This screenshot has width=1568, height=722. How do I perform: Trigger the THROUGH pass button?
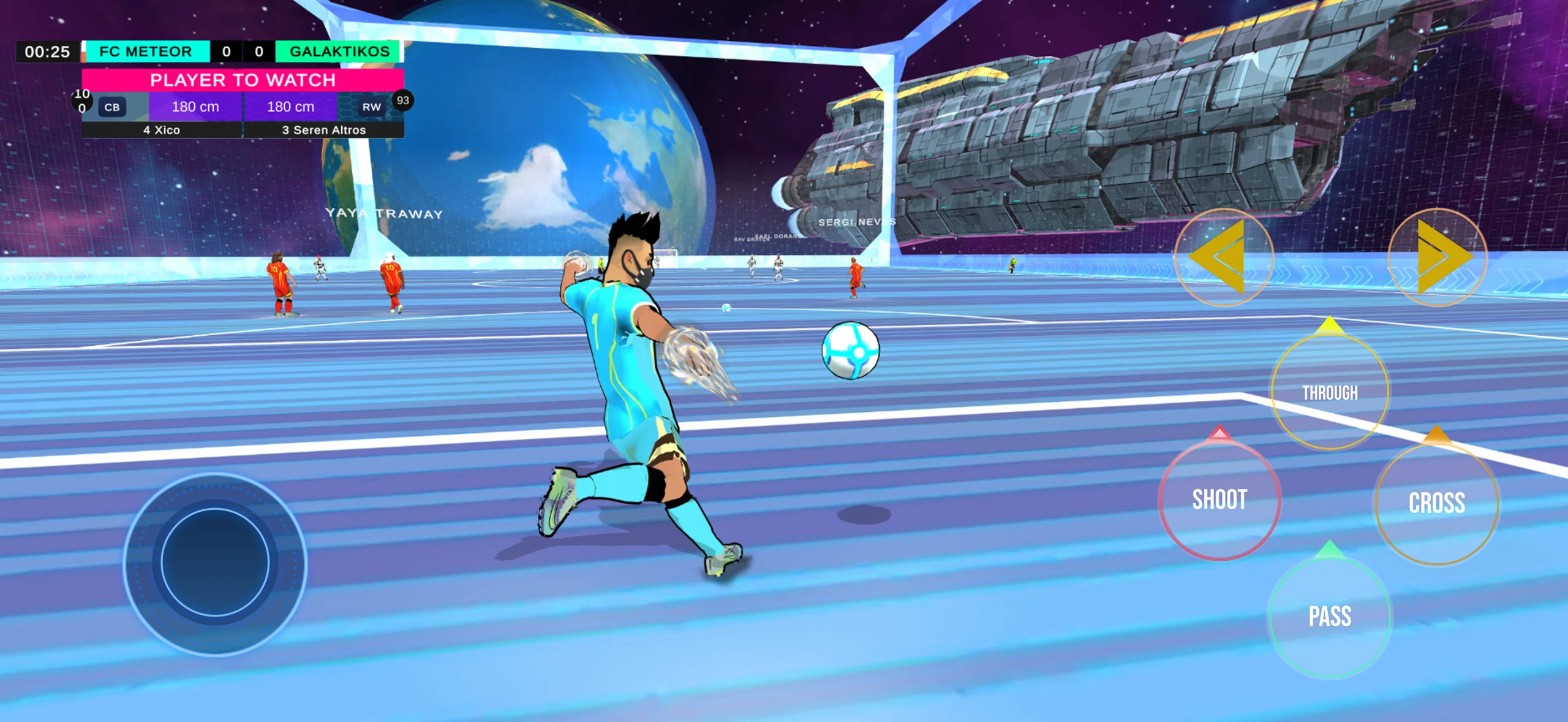point(1330,392)
